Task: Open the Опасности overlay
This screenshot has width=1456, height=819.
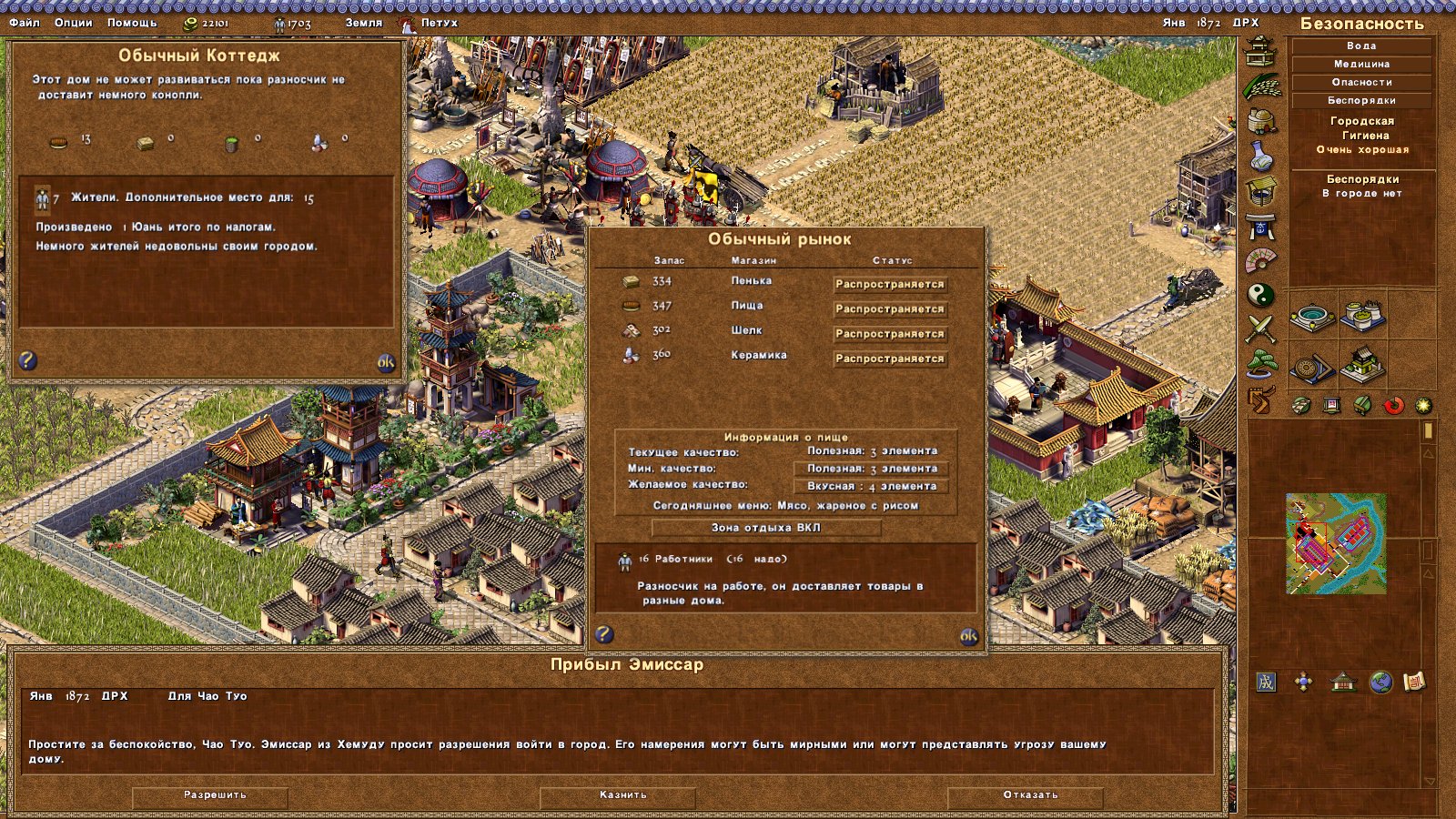Action: click(1361, 83)
